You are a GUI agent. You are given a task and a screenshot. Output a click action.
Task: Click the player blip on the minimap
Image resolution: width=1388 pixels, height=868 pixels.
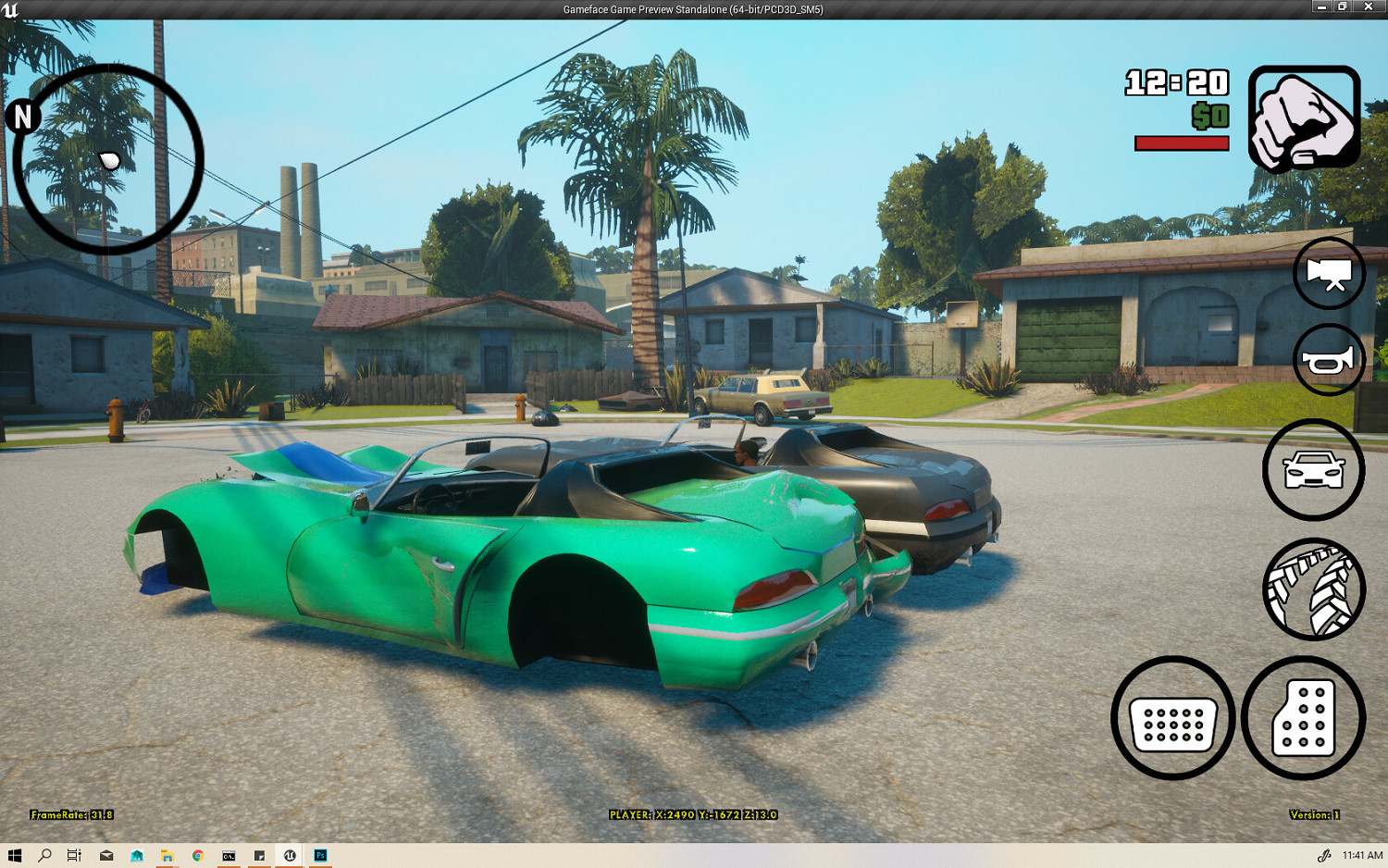(x=110, y=159)
